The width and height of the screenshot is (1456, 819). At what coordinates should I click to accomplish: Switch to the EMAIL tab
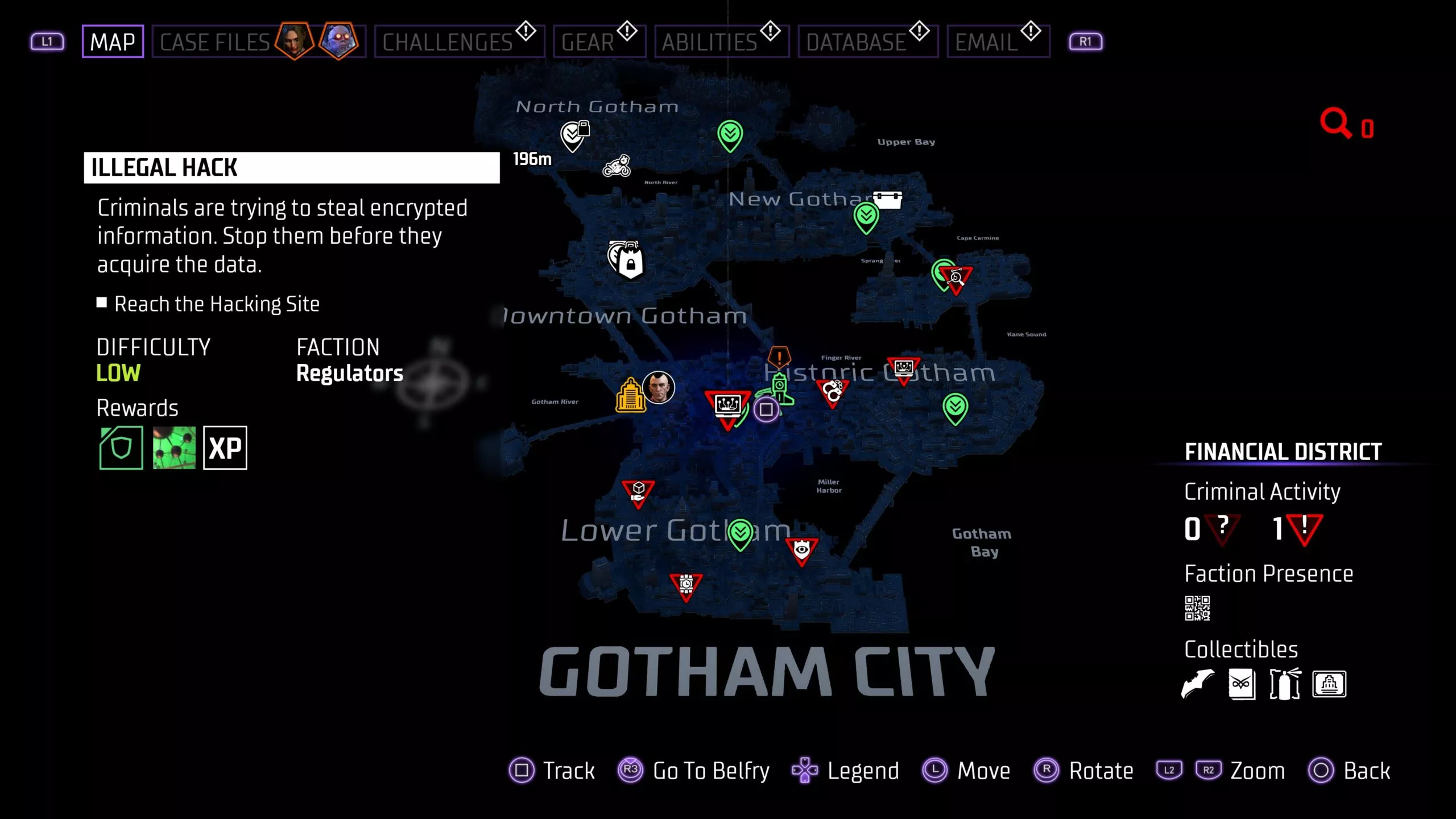tap(988, 40)
